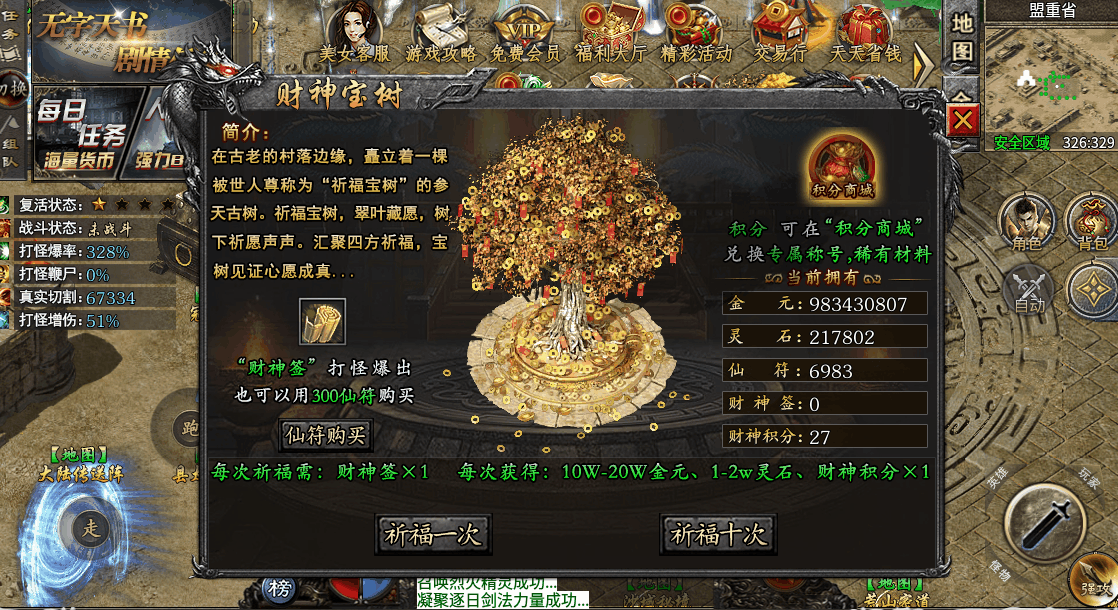Viewport: 1118px width, 610px height.
Task: Click the minimap of 盟重省
Action: click(x=1050, y=78)
